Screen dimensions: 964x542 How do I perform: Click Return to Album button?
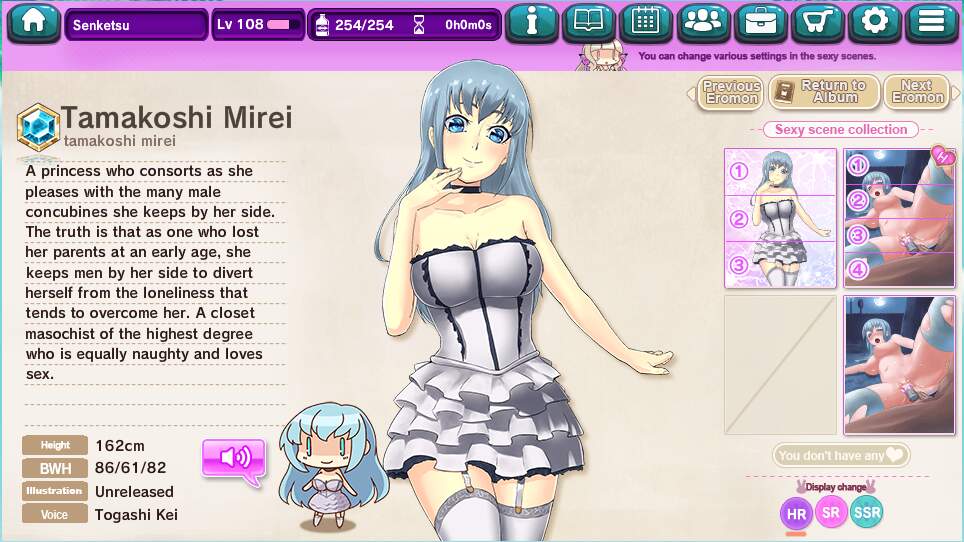(824, 93)
